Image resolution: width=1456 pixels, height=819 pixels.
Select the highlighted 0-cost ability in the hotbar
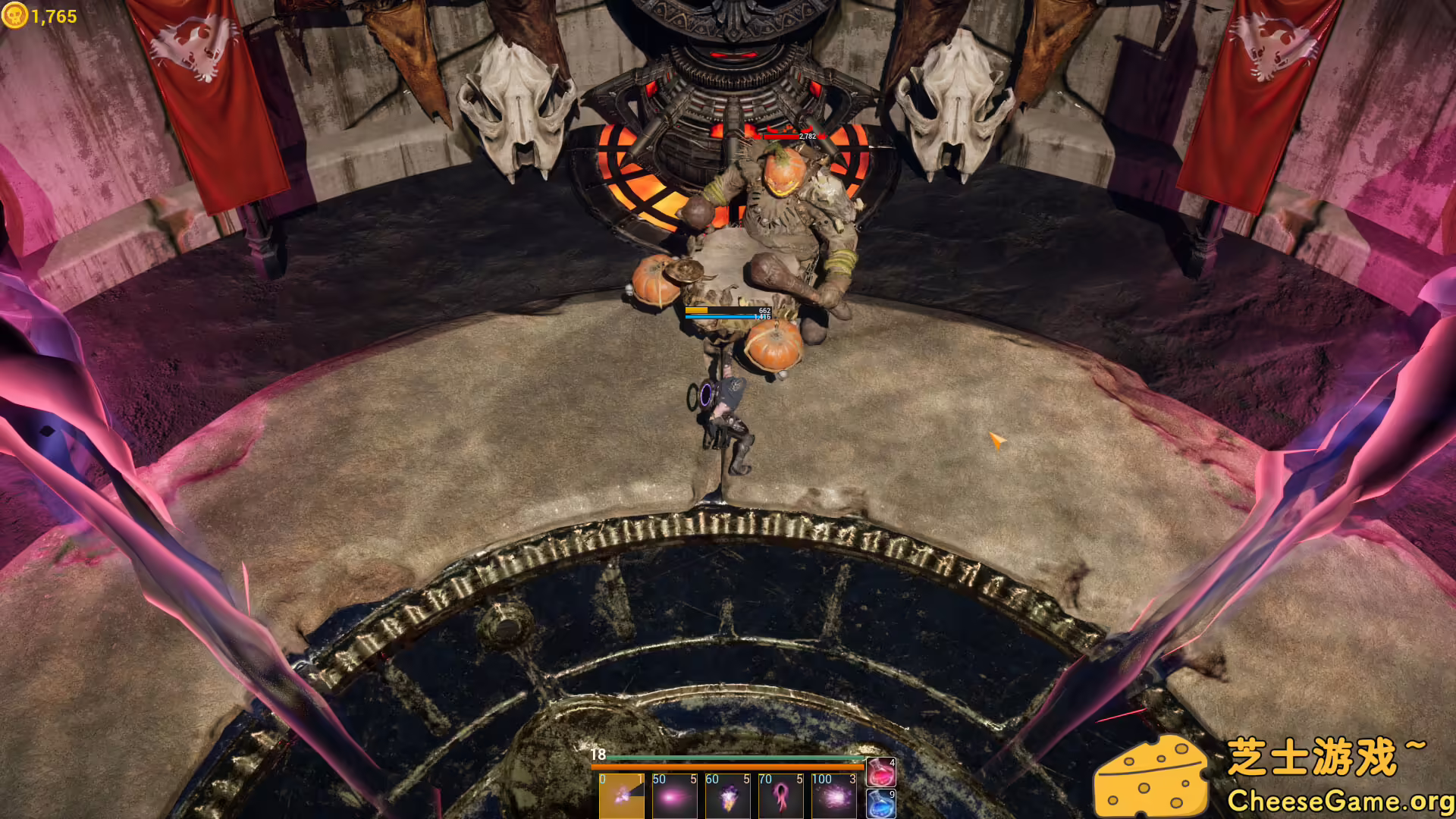point(622,800)
